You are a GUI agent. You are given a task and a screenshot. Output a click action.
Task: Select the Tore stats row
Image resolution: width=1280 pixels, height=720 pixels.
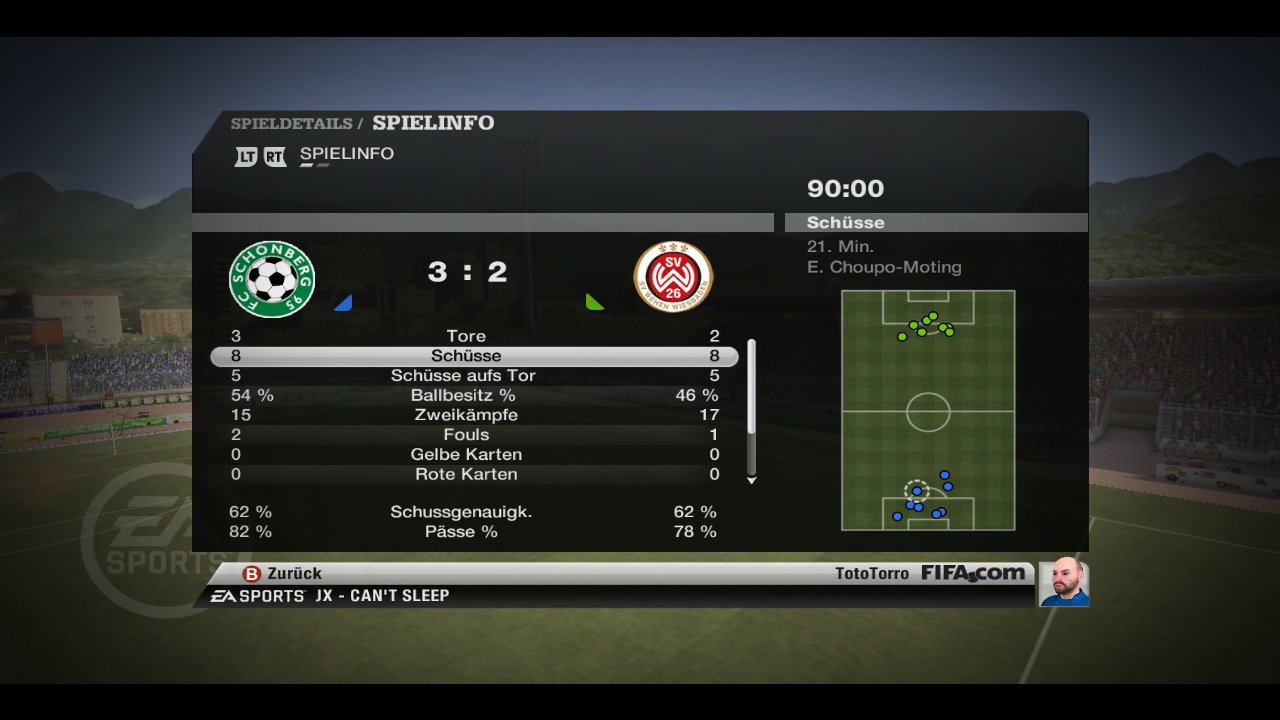tap(466, 336)
